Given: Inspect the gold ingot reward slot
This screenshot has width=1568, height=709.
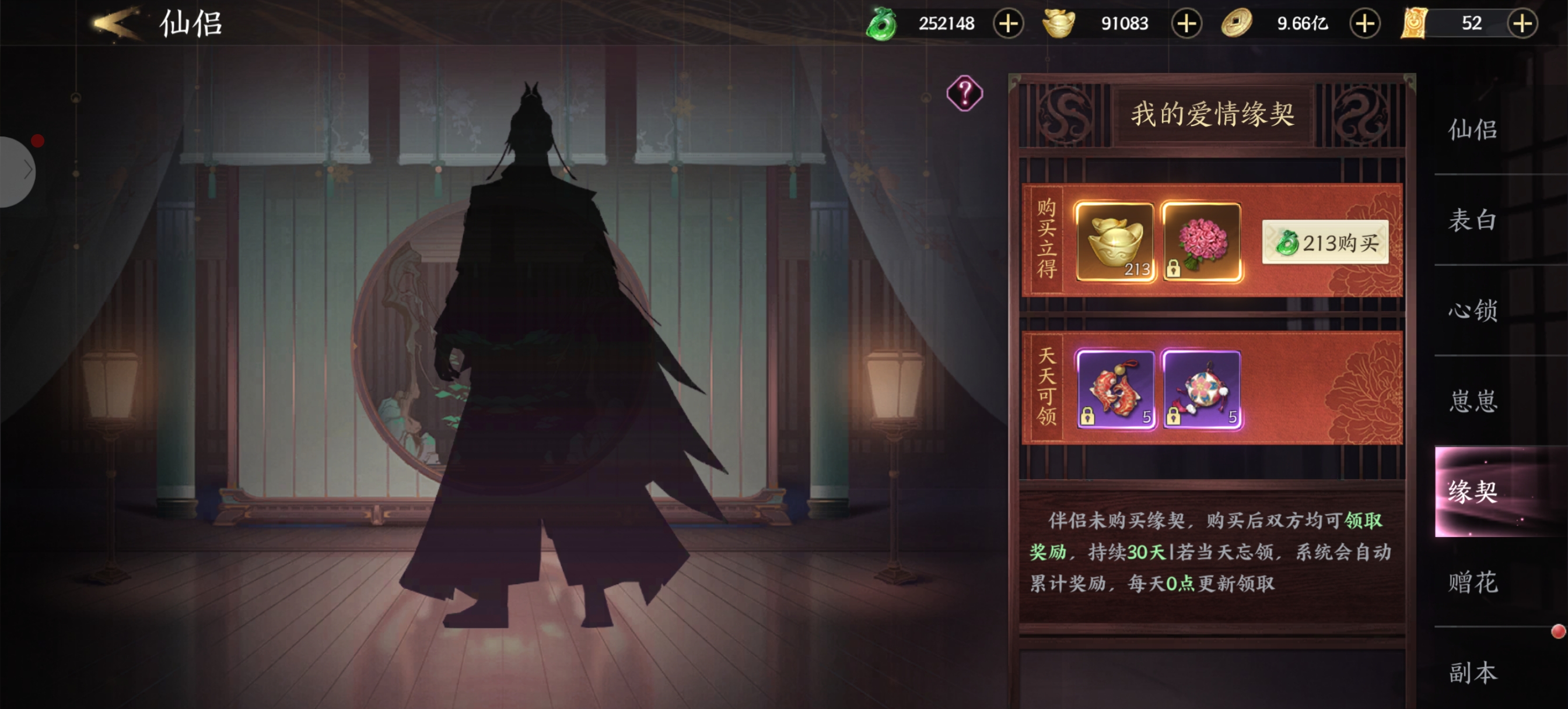Looking at the screenshot, I should (x=1115, y=241).
